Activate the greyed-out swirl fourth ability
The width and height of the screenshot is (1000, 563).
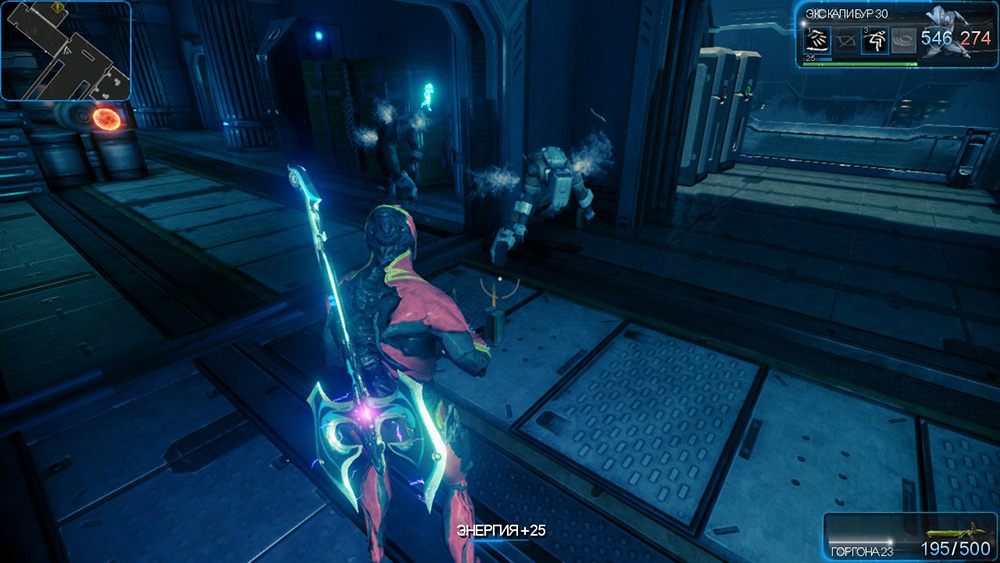click(x=905, y=40)
